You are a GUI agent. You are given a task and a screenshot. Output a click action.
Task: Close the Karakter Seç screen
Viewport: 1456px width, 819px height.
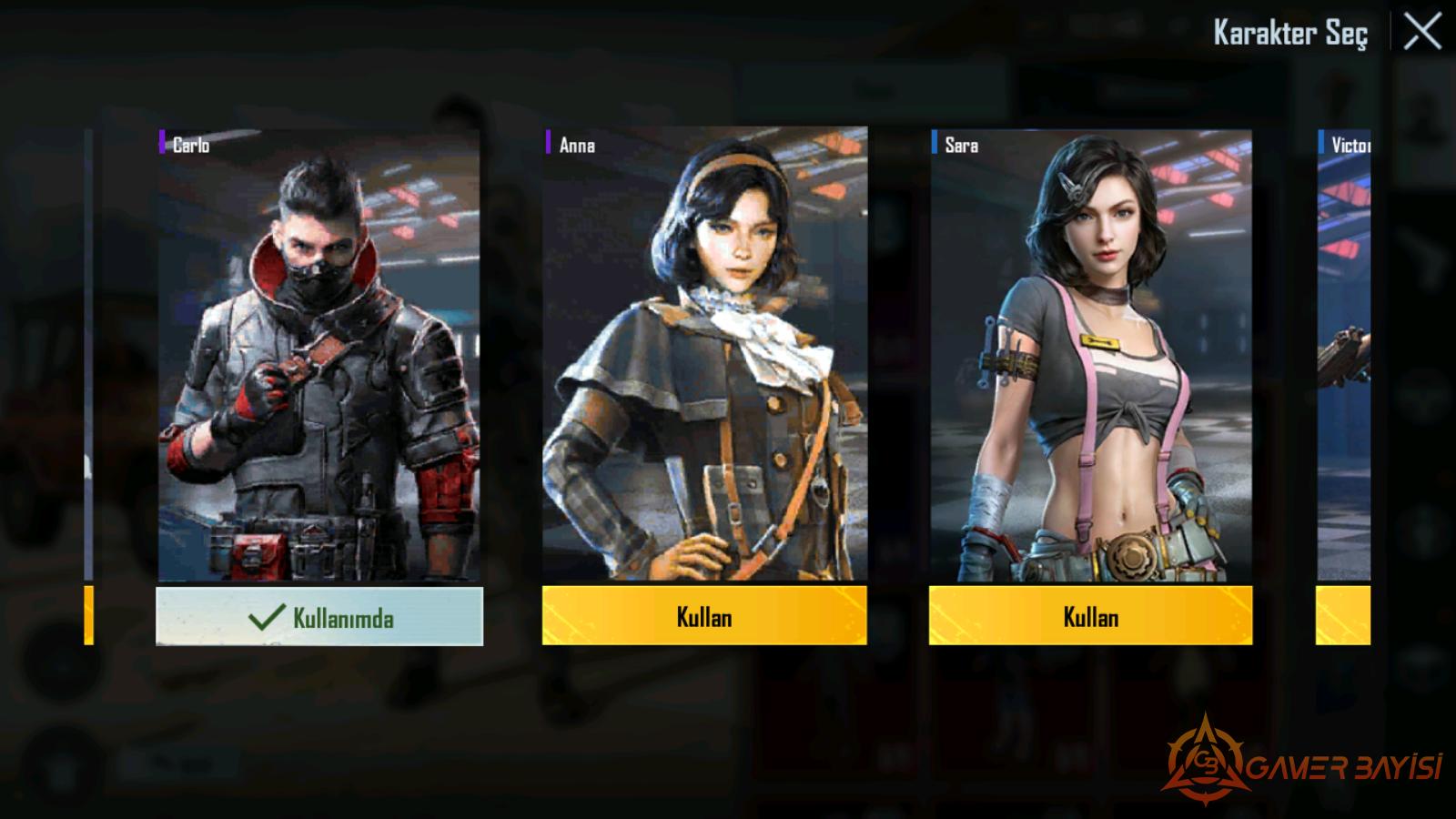tap(1421, 33)
